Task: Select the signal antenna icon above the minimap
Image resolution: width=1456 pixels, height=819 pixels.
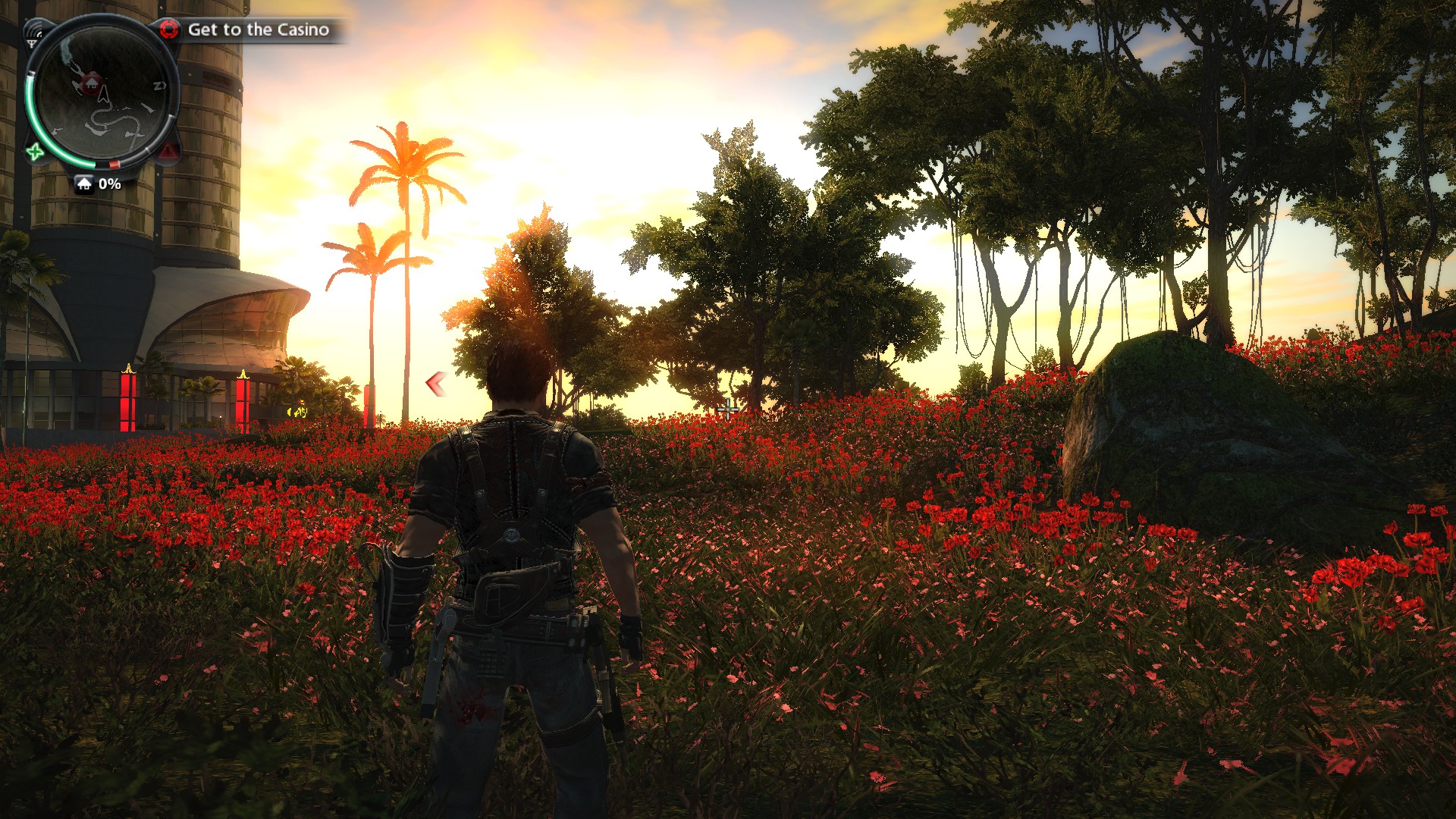Action: [33, 33]
